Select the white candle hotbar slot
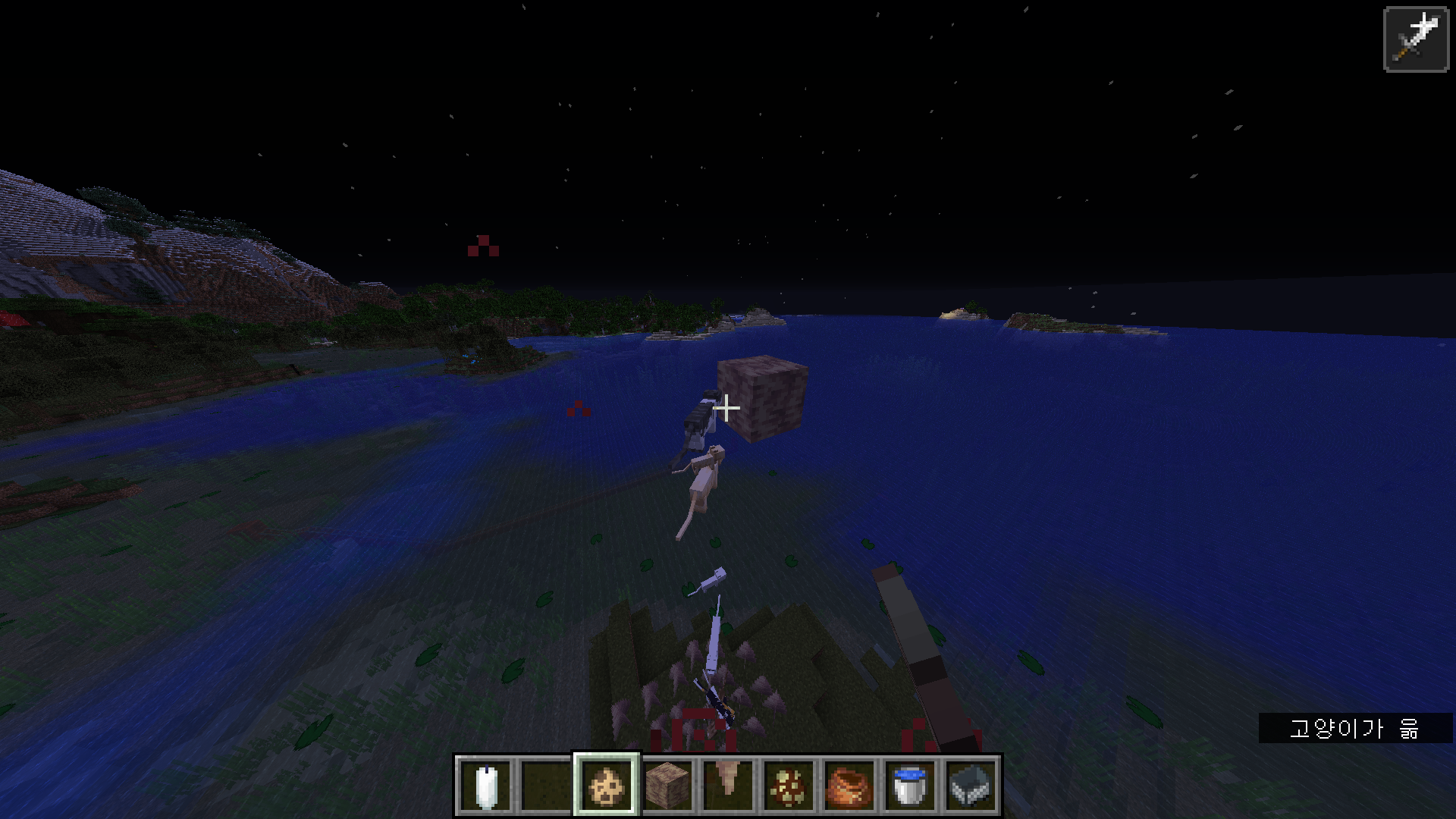The width and height of the screenshot is (1456, 819). click(486, 786)
